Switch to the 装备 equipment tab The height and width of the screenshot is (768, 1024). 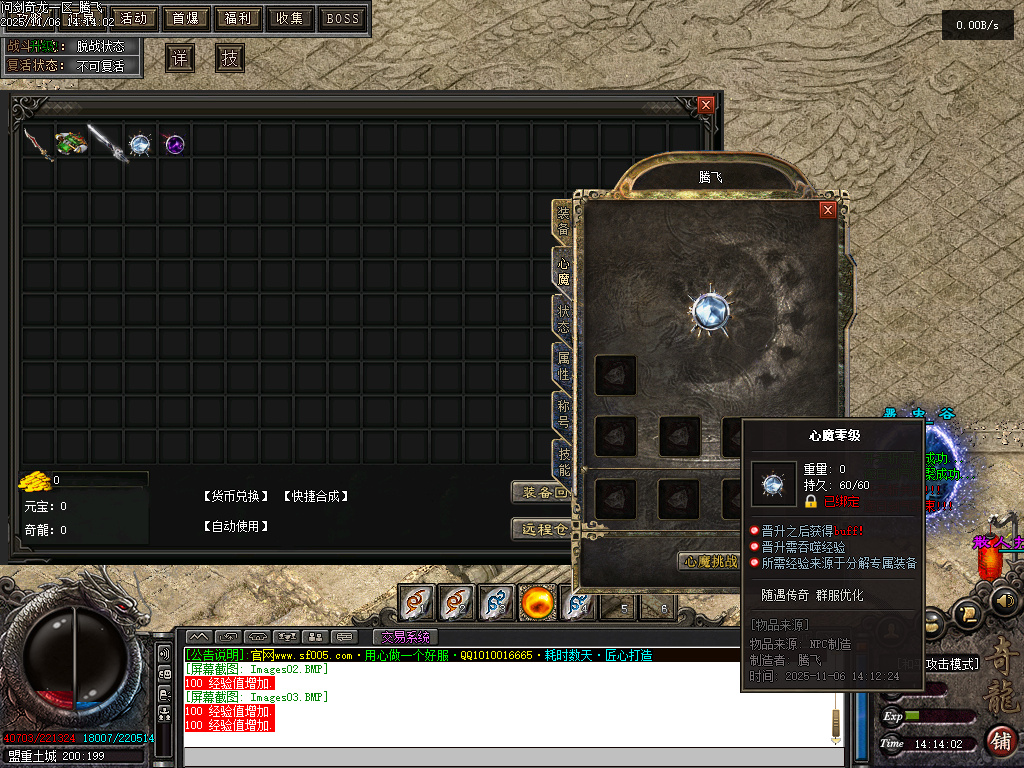[563, 221]
